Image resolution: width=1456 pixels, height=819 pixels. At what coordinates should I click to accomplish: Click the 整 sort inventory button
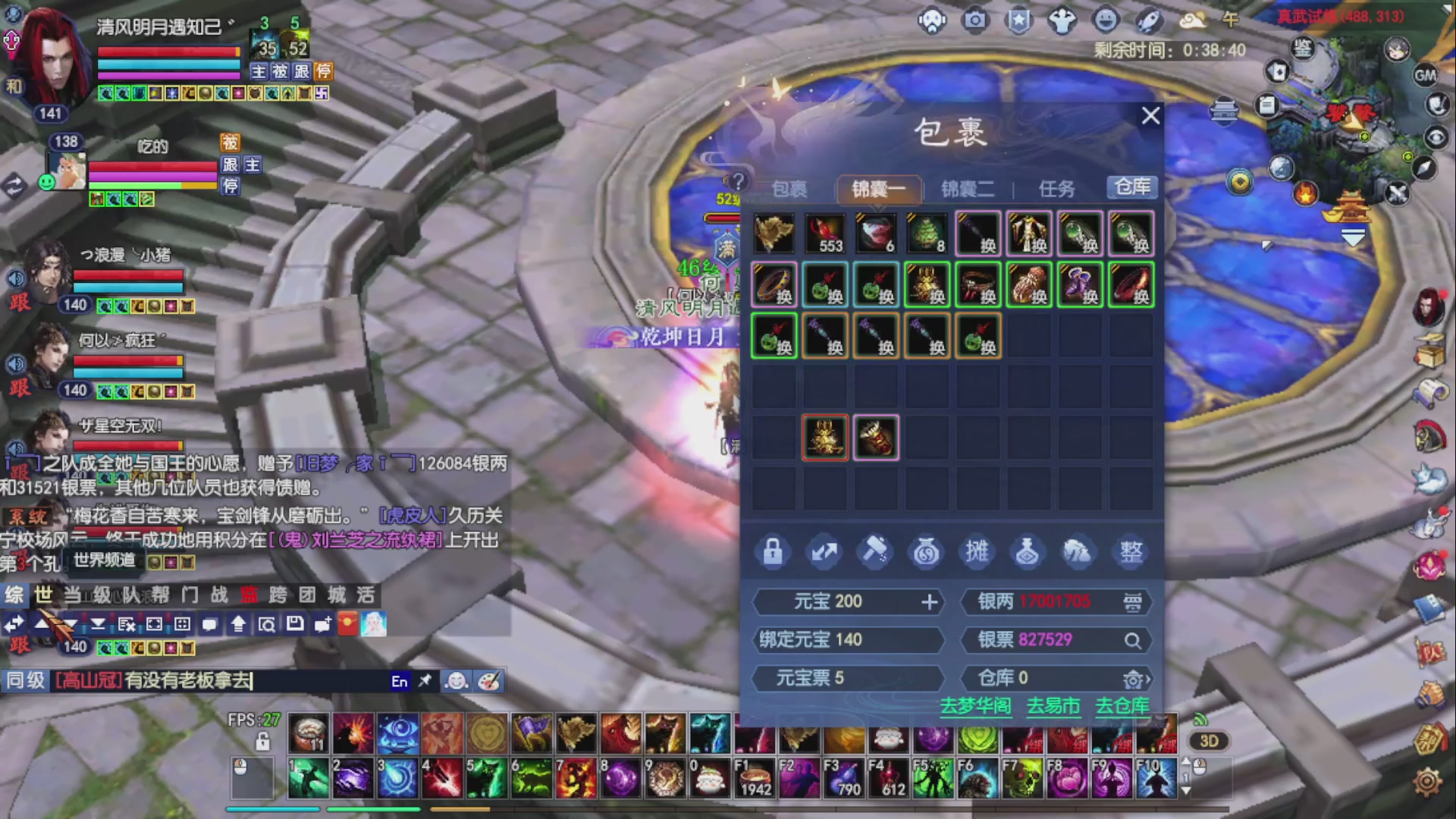coord(1131,552)
